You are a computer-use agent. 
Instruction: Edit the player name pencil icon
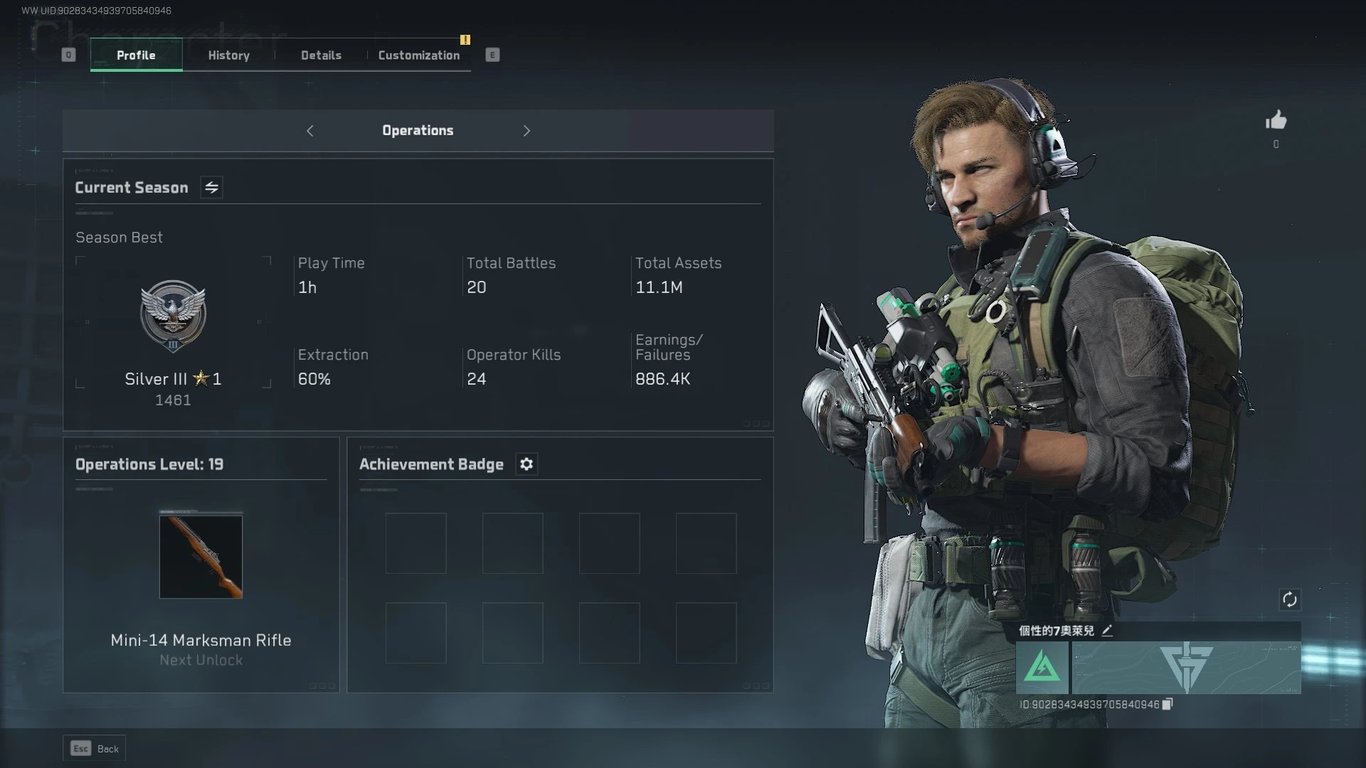point(1107,631)
